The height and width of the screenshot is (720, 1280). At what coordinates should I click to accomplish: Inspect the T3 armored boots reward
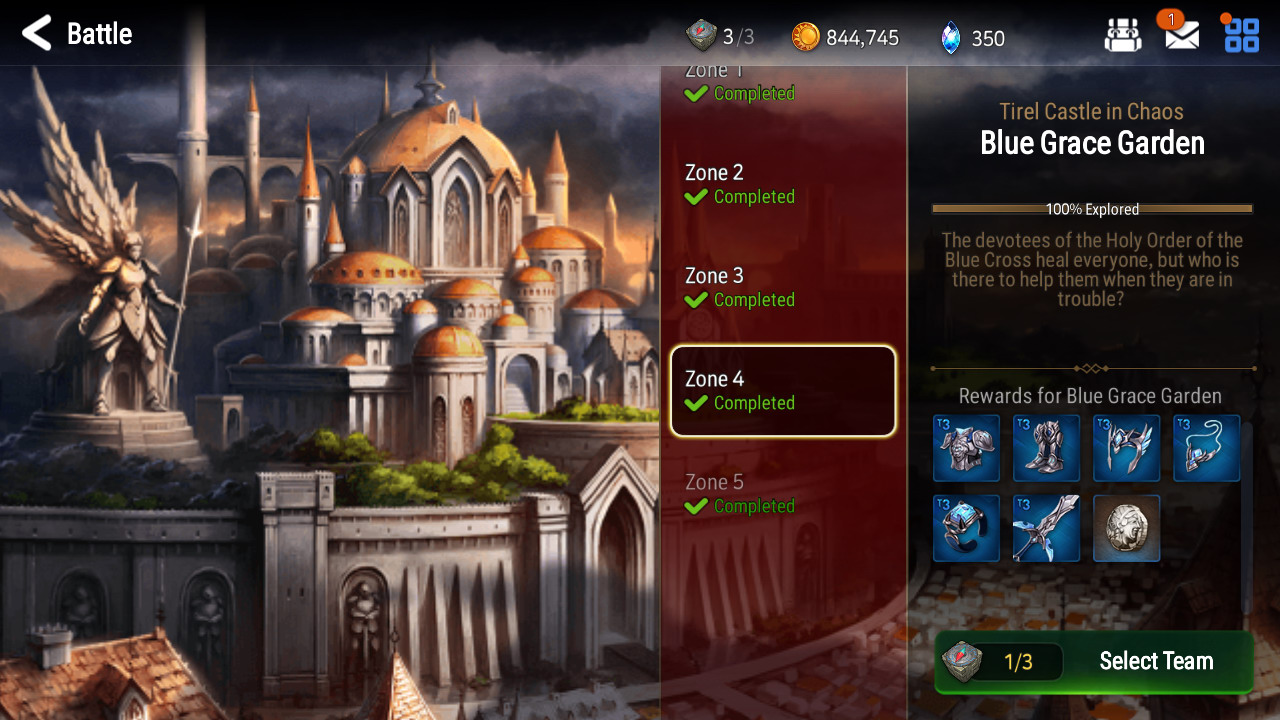[1046, 448]
